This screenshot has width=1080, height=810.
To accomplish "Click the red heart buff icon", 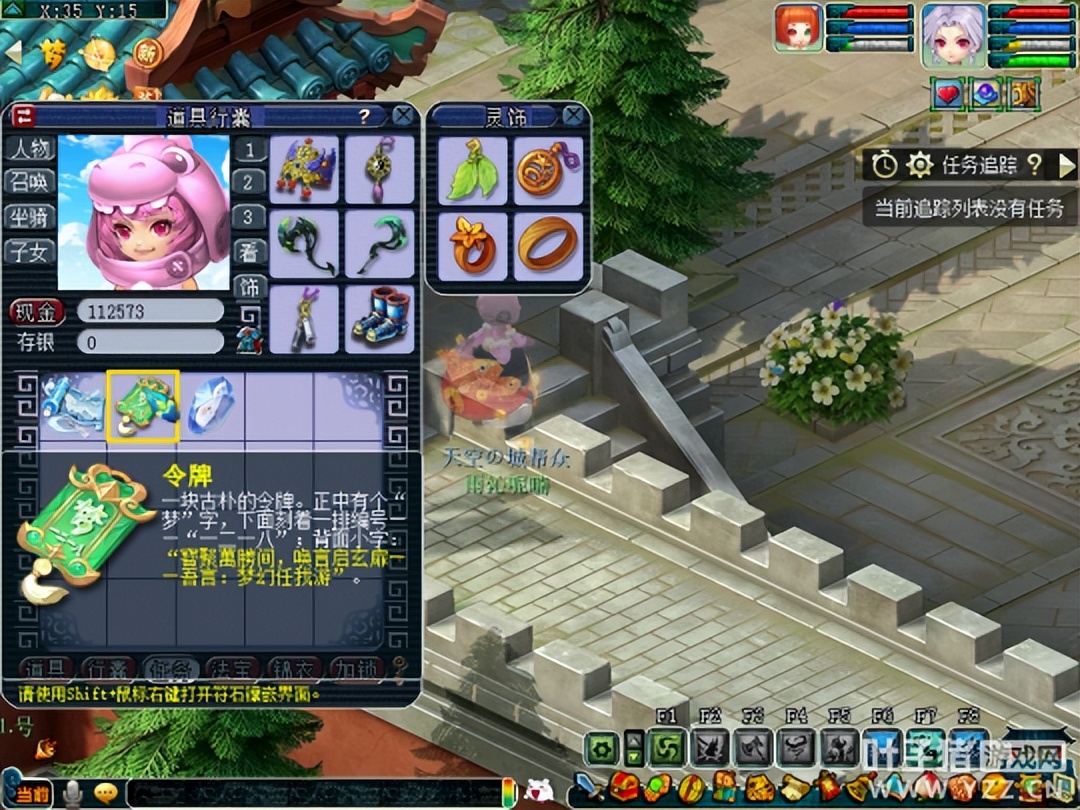I will (x=946, y=94).
